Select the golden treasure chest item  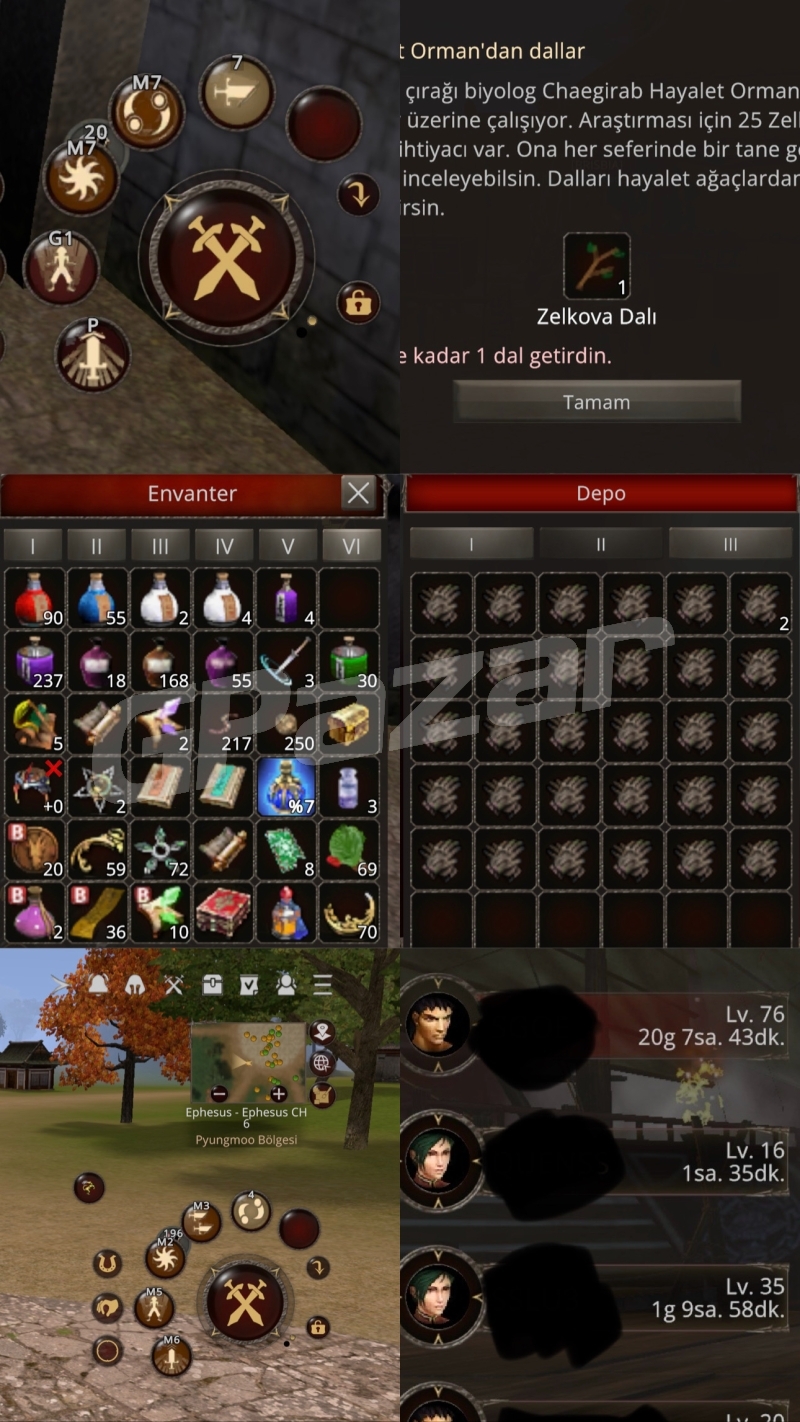(350, 725)
